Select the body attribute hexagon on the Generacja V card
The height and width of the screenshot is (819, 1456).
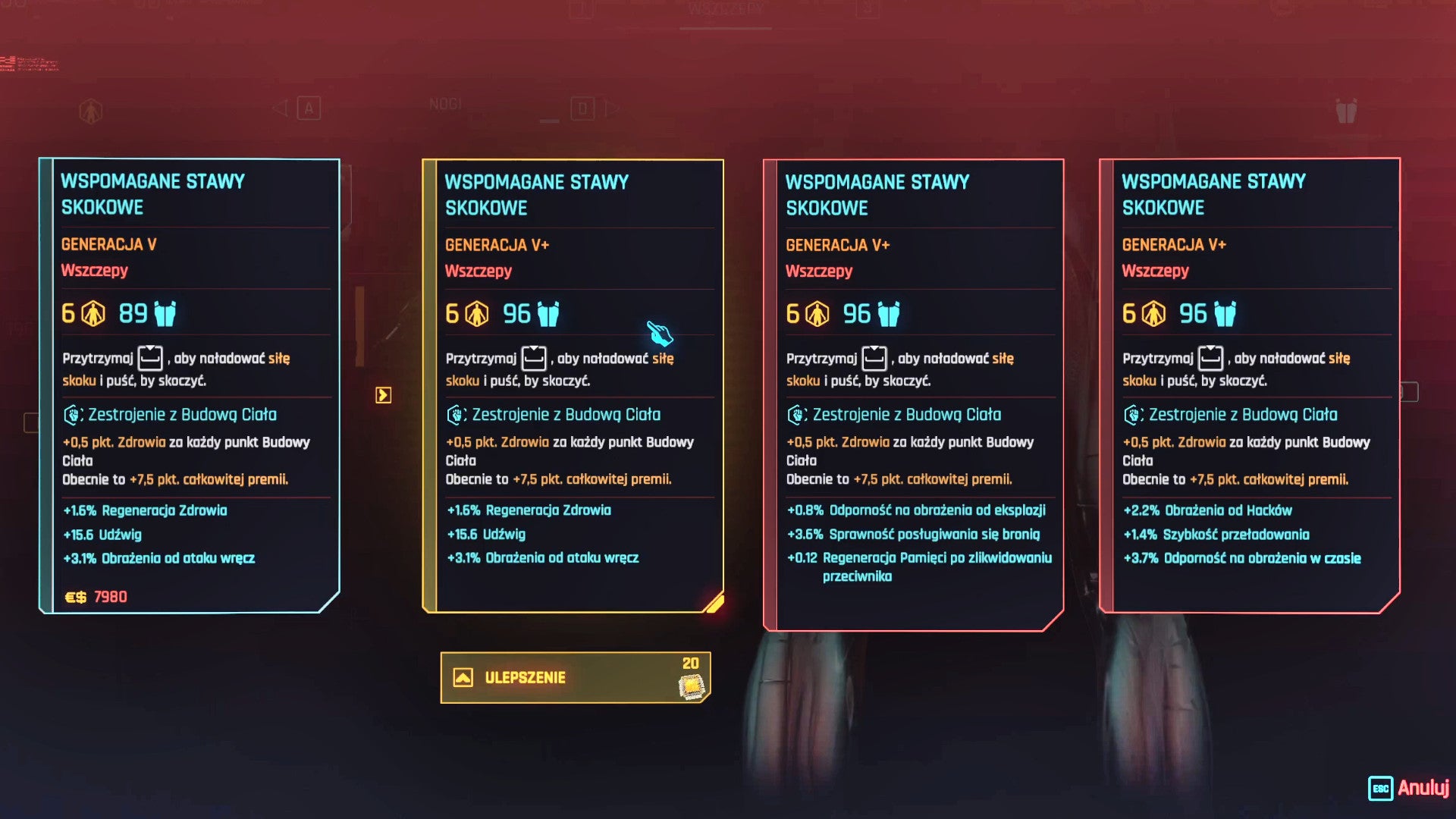coord(91,312)
